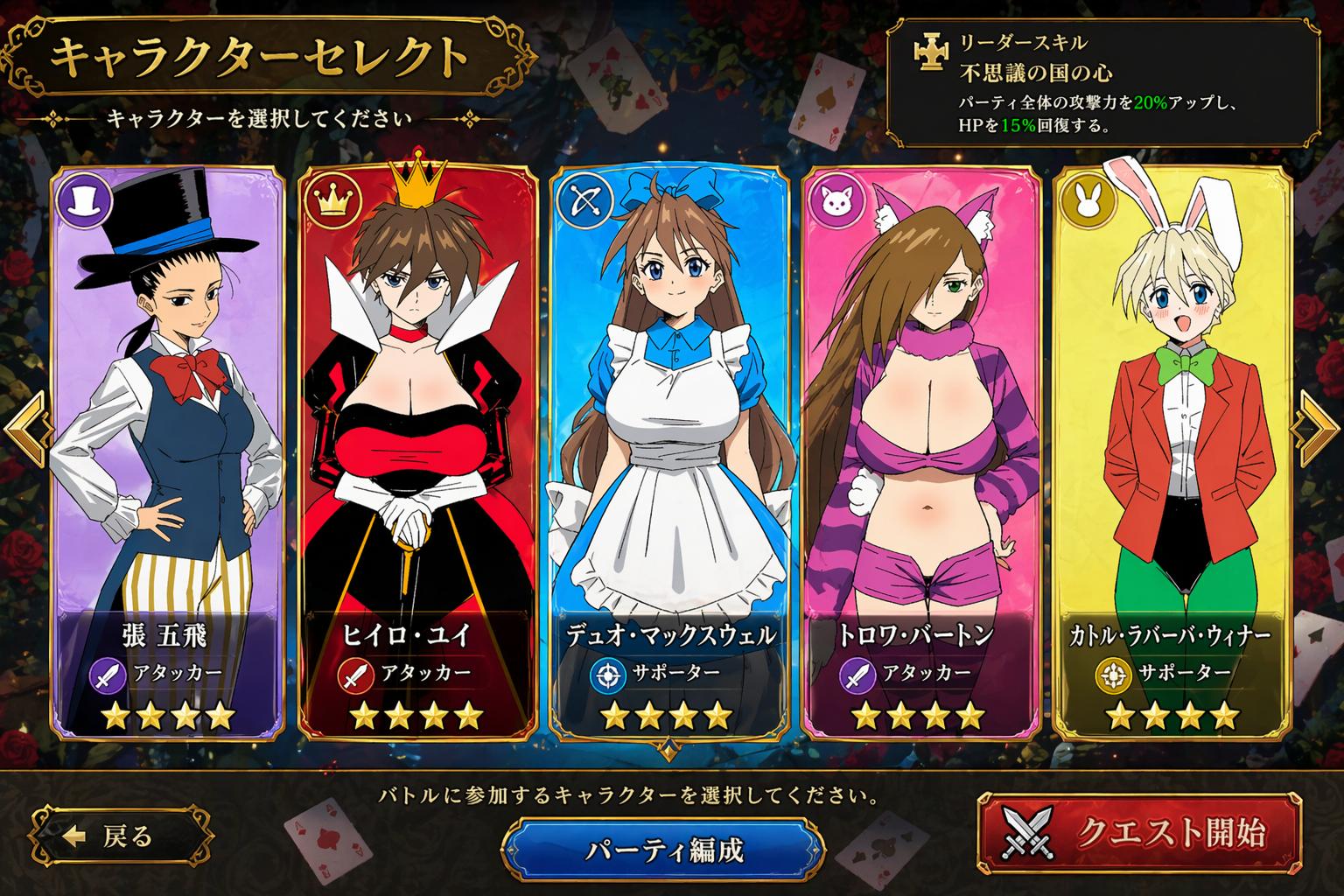Screen dimensions: 1344x896
Task: Show previous characters with the left arrow
Action: click(24, 429)
